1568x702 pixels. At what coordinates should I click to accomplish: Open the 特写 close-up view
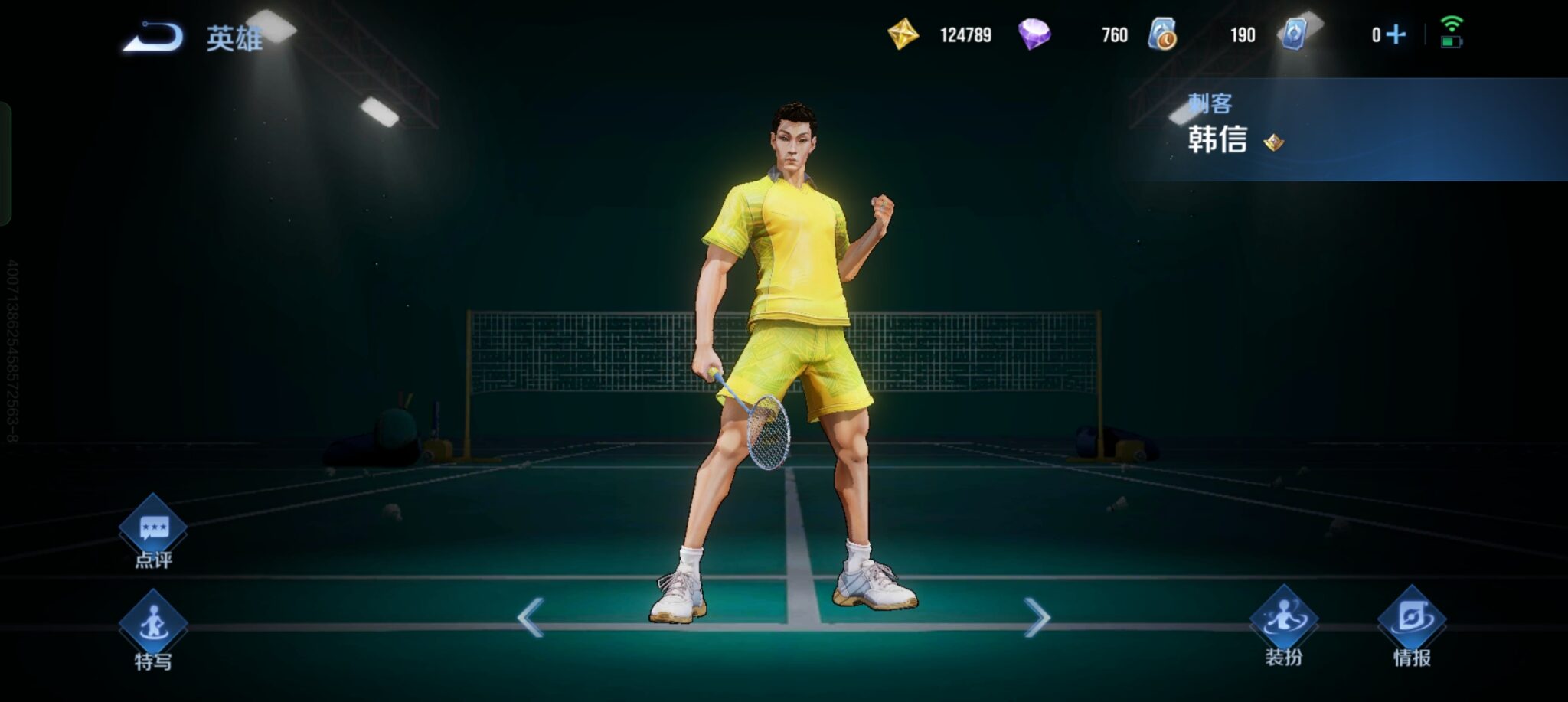coord(153,626)
